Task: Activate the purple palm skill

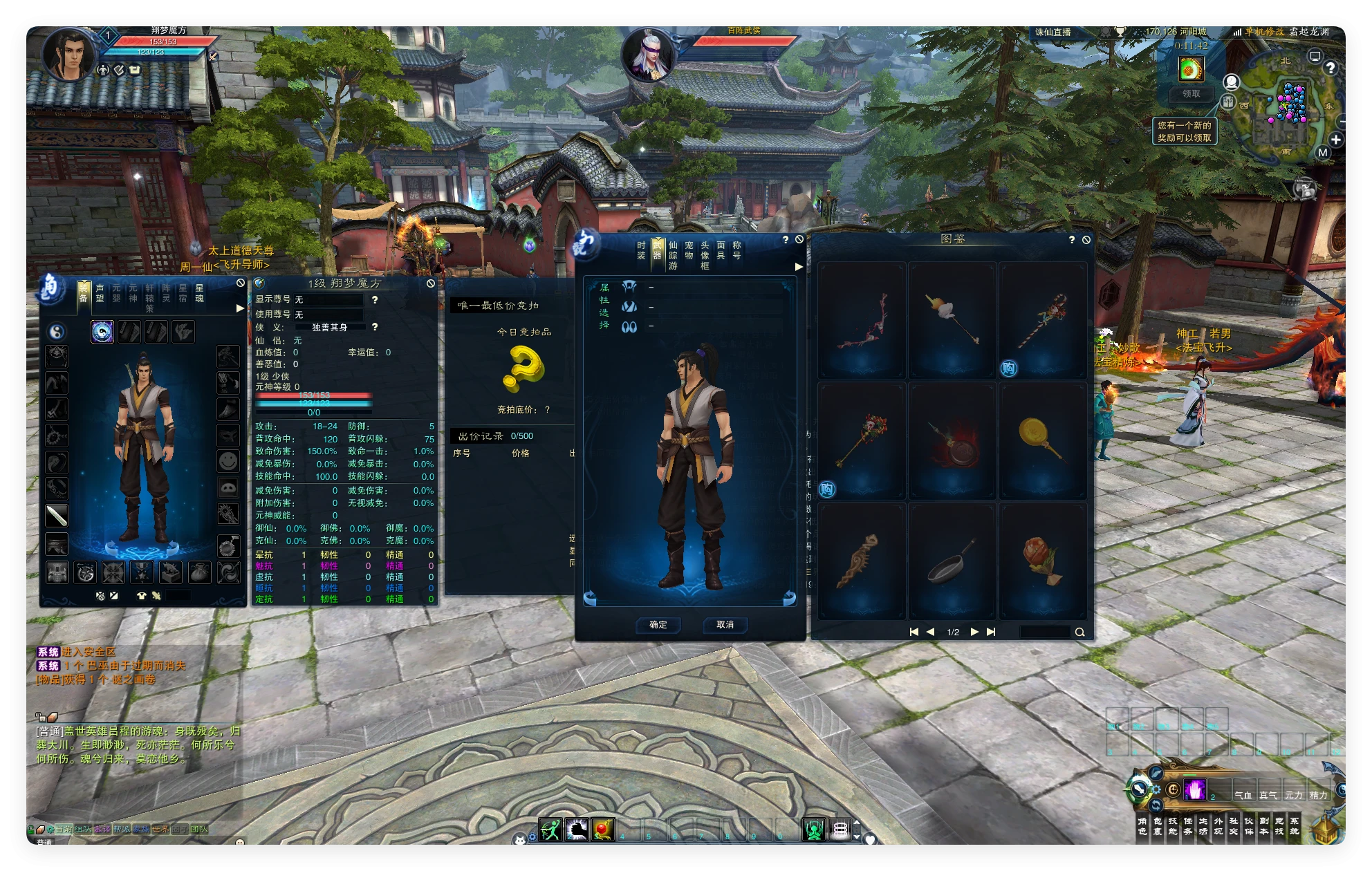Action: click(1194, 789)
